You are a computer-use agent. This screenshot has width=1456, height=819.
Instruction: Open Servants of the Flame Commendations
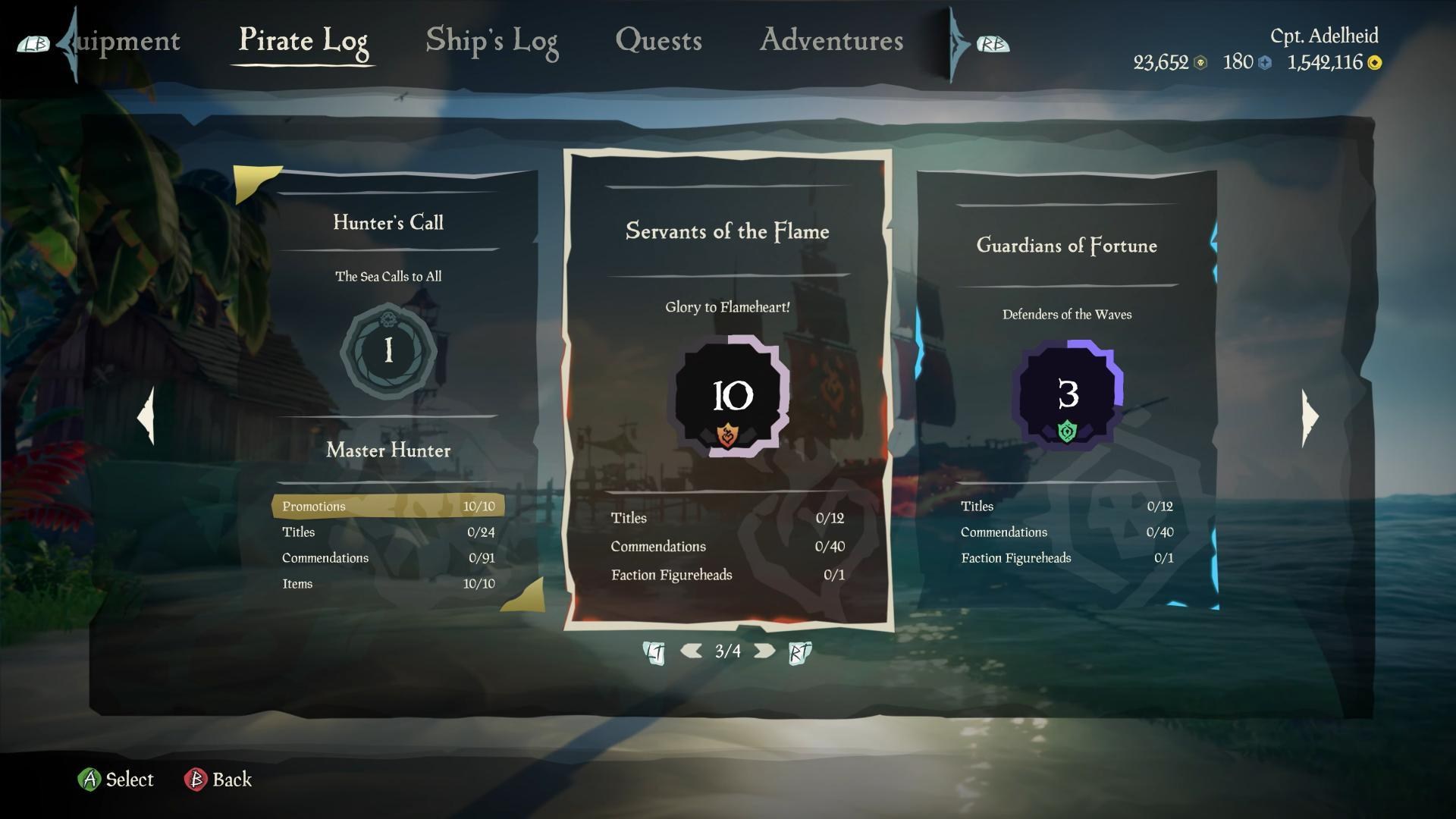tap(727, 547)
